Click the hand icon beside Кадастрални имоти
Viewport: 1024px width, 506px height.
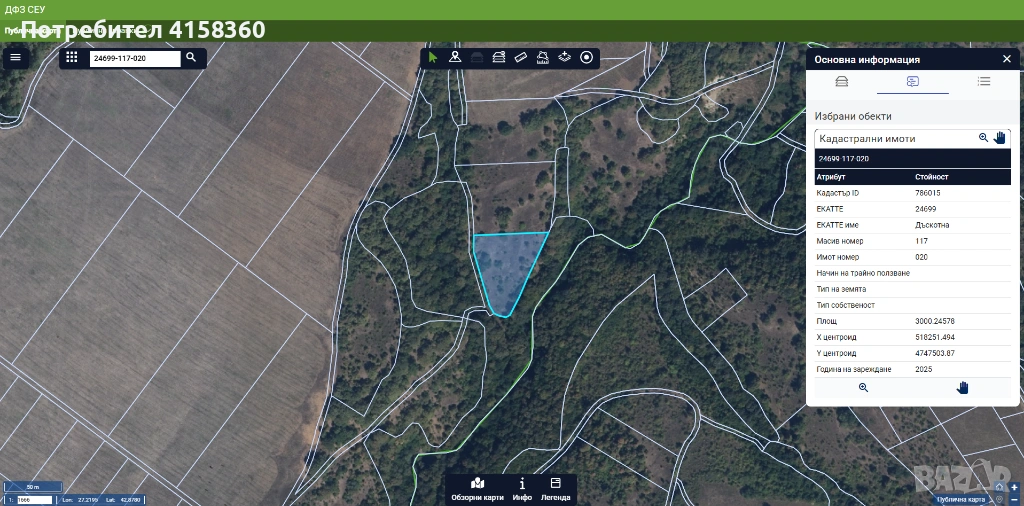pos(999,138)
